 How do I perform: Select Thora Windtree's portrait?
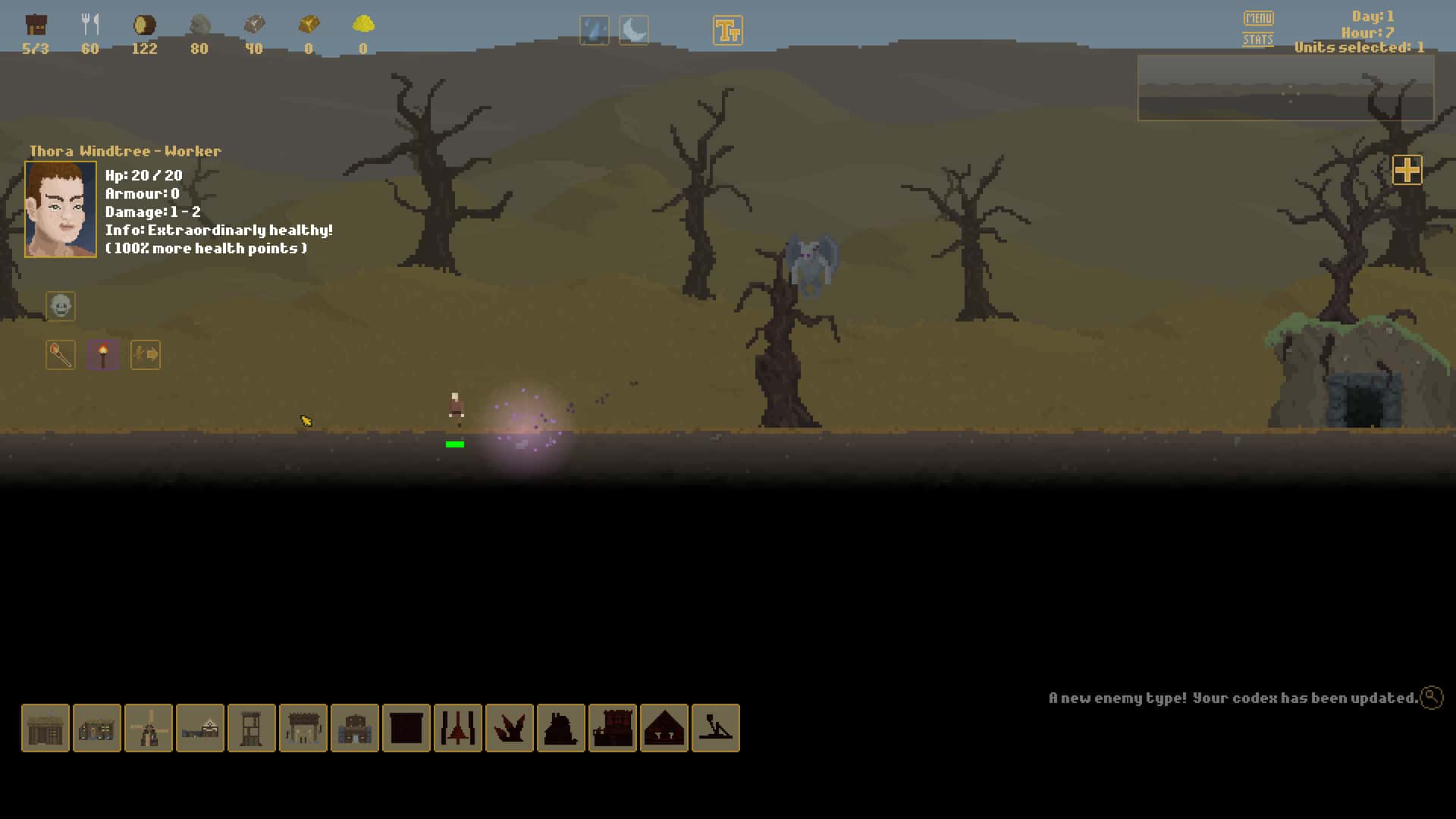pyautogui.click(x=61, y=209)
